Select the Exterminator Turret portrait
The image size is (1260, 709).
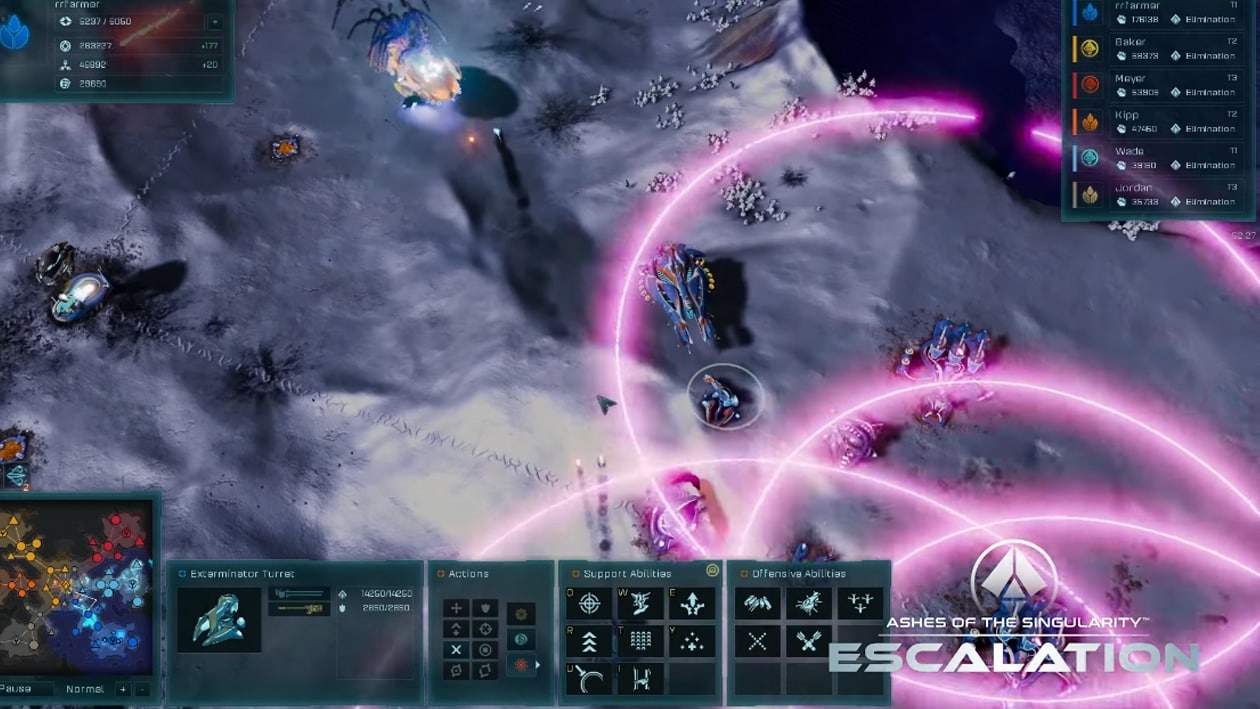(x=219, y=619)
